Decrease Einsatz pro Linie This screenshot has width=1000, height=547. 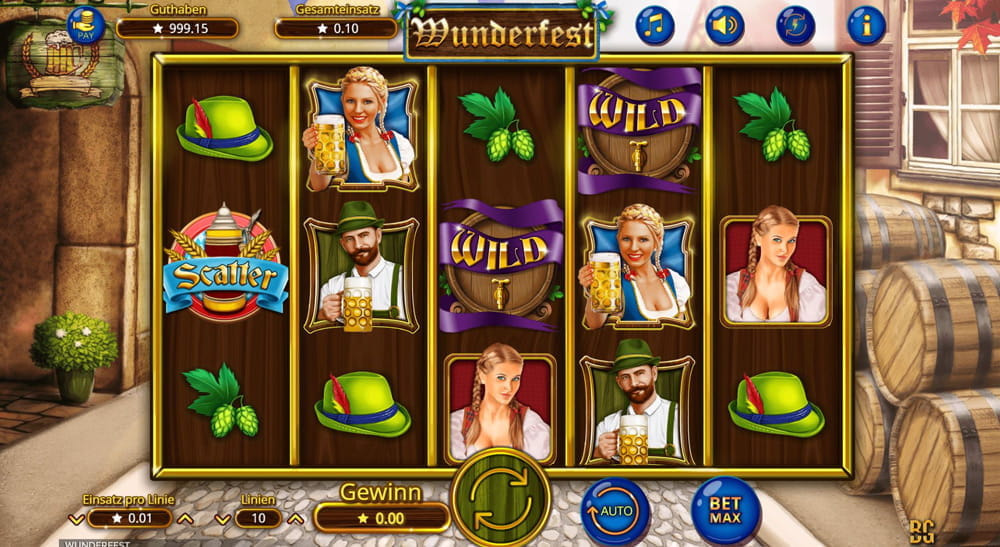[76, 519]
